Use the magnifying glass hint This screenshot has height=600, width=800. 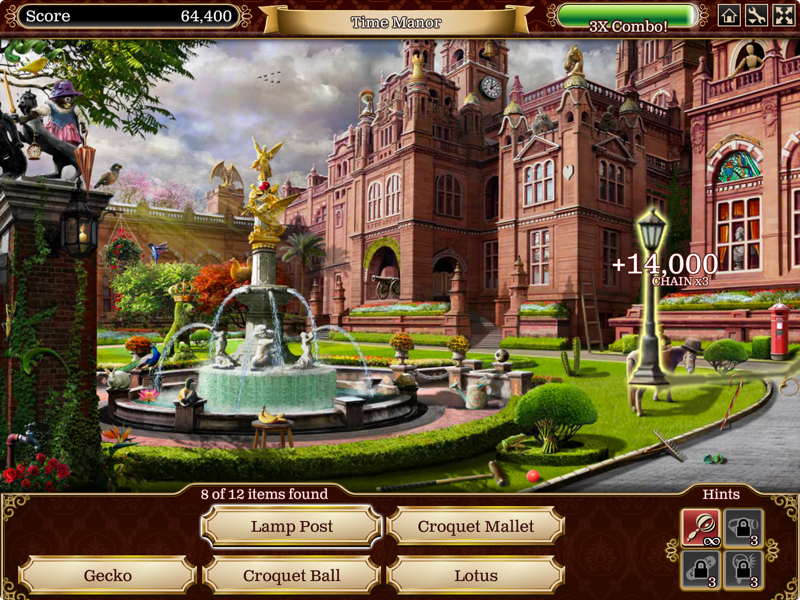tap(701, 528)
